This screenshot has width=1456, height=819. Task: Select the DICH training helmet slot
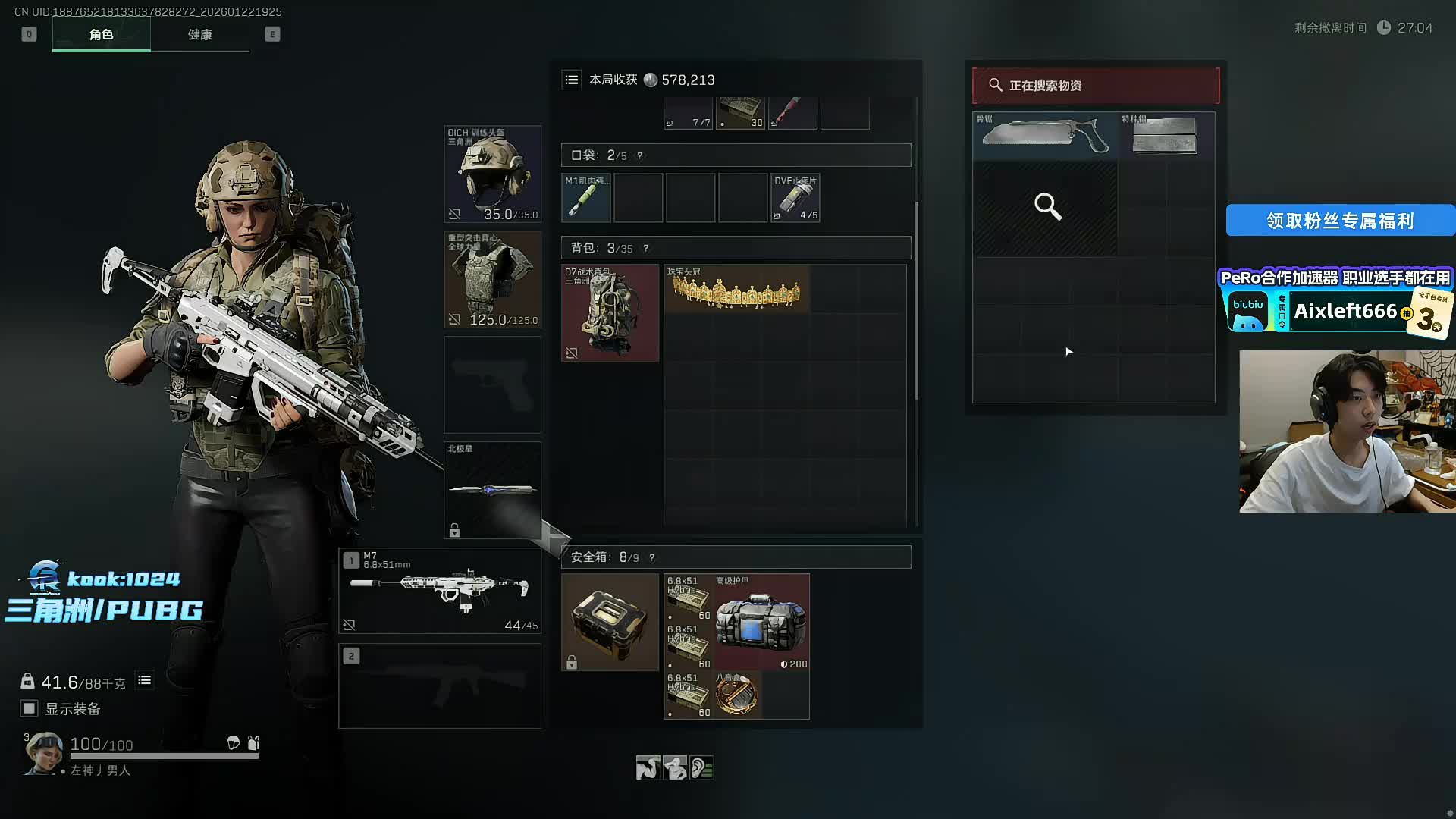(492, 174)
